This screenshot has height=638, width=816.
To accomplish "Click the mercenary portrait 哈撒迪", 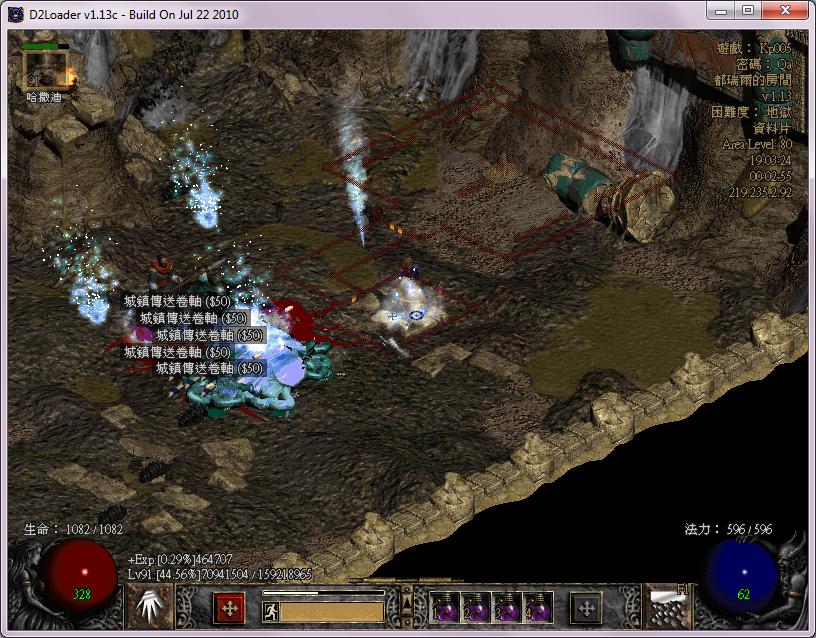I will 45,69.
